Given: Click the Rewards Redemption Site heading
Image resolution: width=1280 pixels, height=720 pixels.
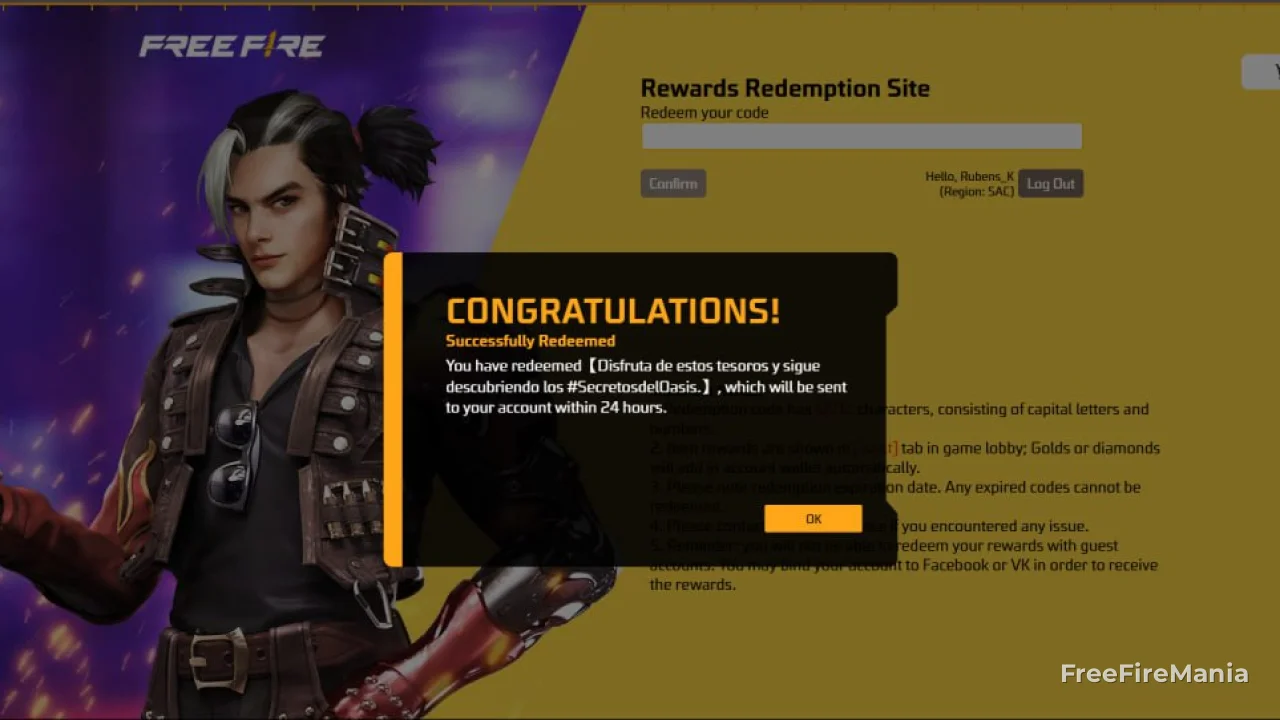Looking at the screenshot, I should coord(785,88).
